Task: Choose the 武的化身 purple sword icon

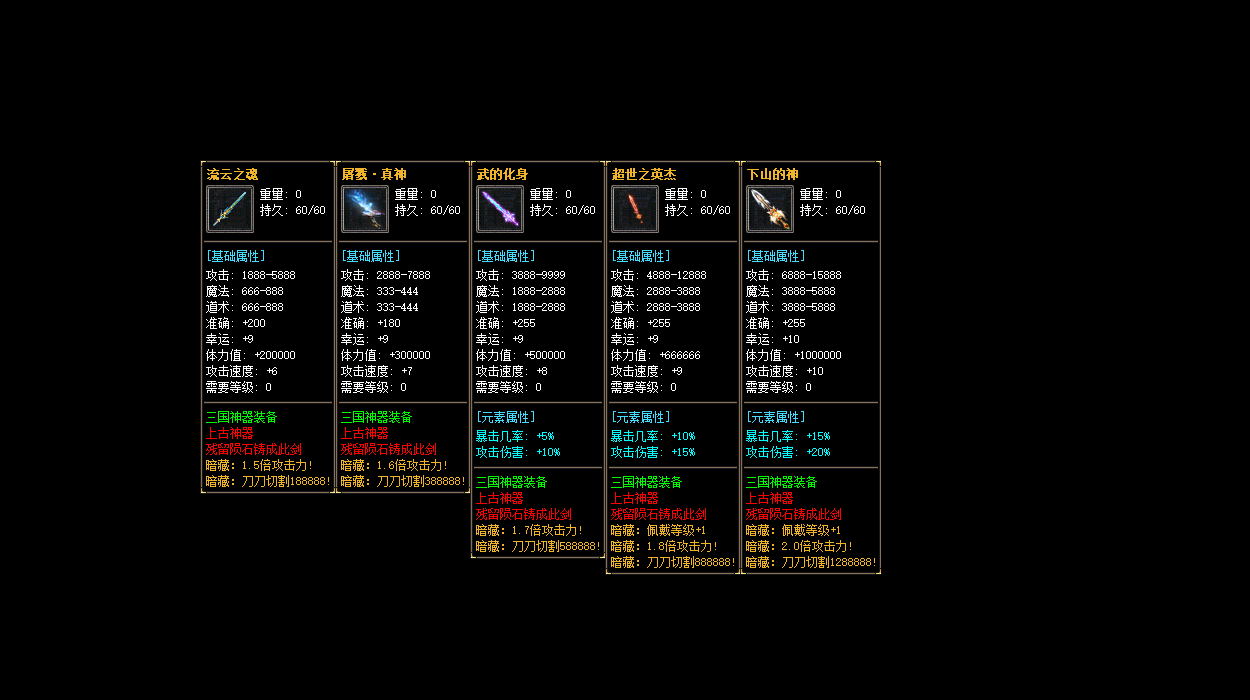Action: (500, 209)
